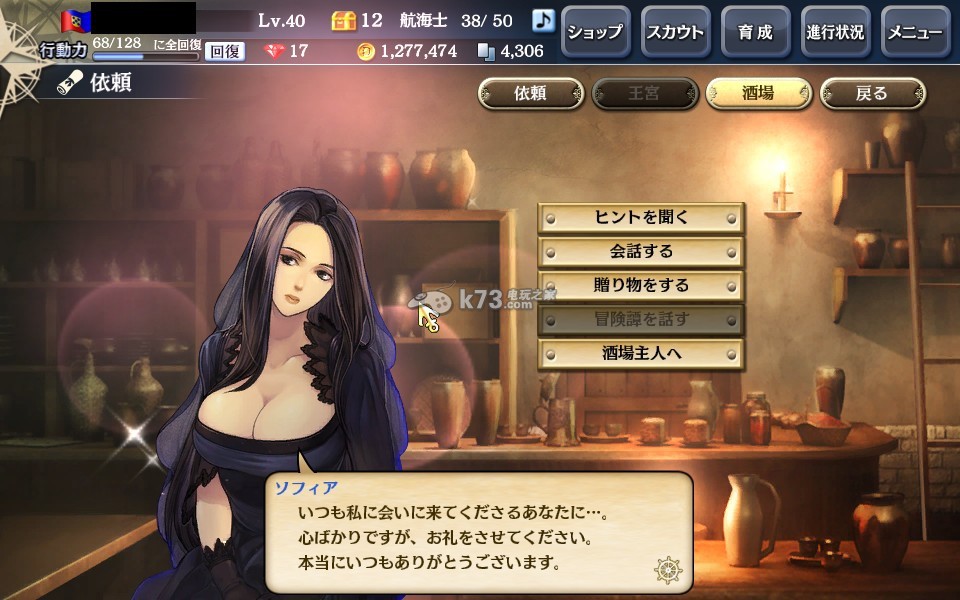The width and height of the screenshot is (960, 600).
Task: Open the メニュー main menu
Action: (x=915, y=32)
